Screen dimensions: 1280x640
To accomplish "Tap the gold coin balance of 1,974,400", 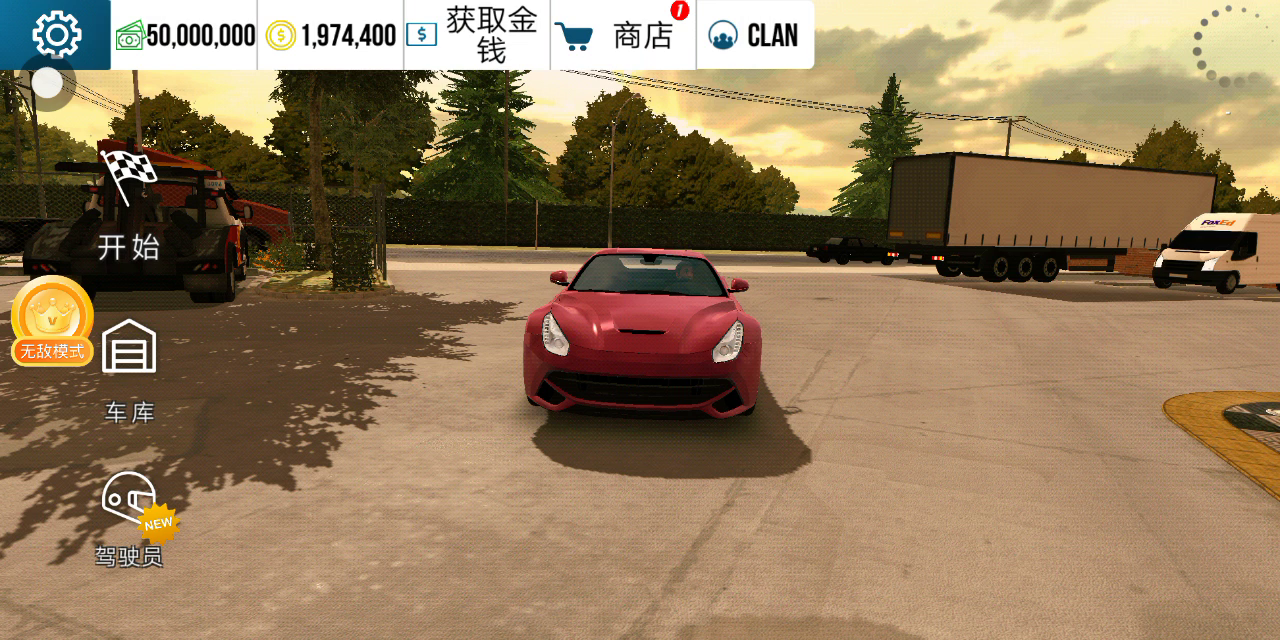I will [x=331, y=36].
